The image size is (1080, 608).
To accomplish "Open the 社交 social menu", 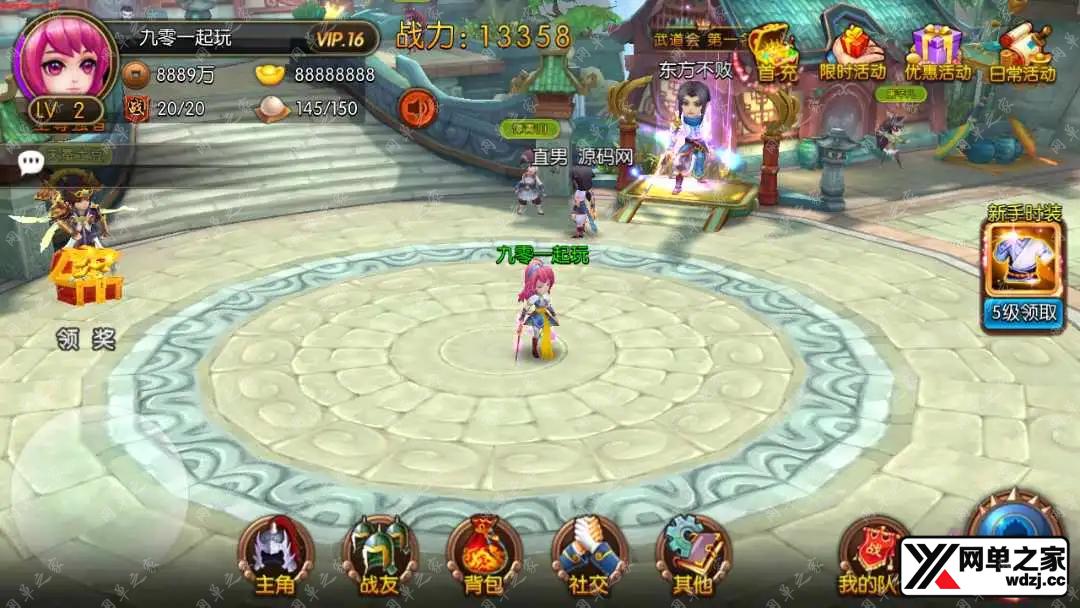I will (x=589, y=555).
